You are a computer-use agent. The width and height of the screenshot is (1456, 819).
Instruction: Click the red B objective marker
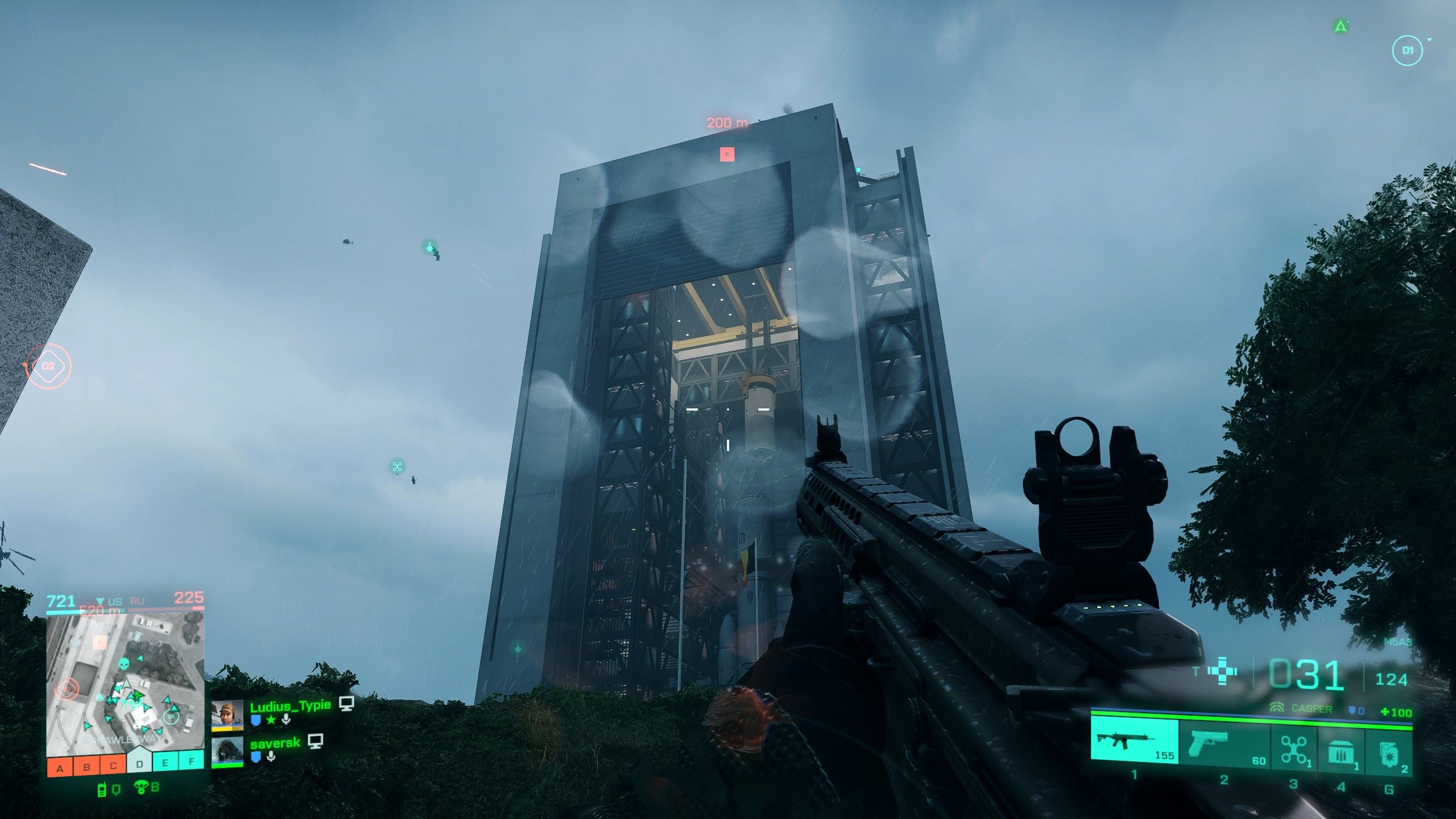click(x=727, y=154)
